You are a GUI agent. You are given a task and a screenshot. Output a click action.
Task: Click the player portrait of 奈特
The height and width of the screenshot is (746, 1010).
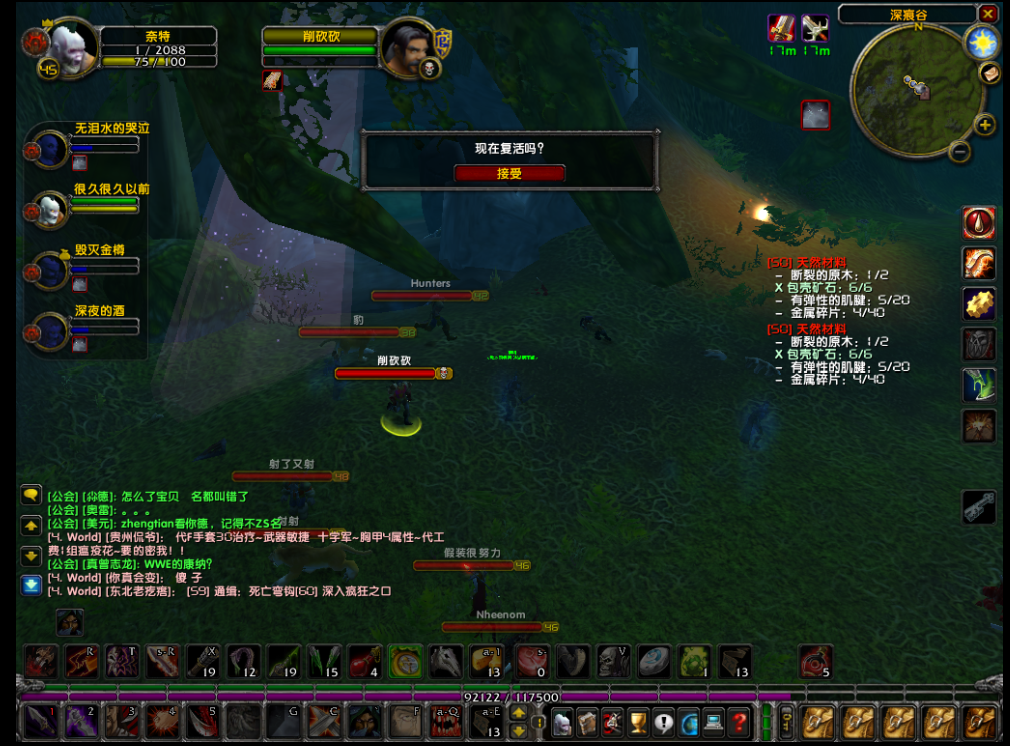pos(73,45)
